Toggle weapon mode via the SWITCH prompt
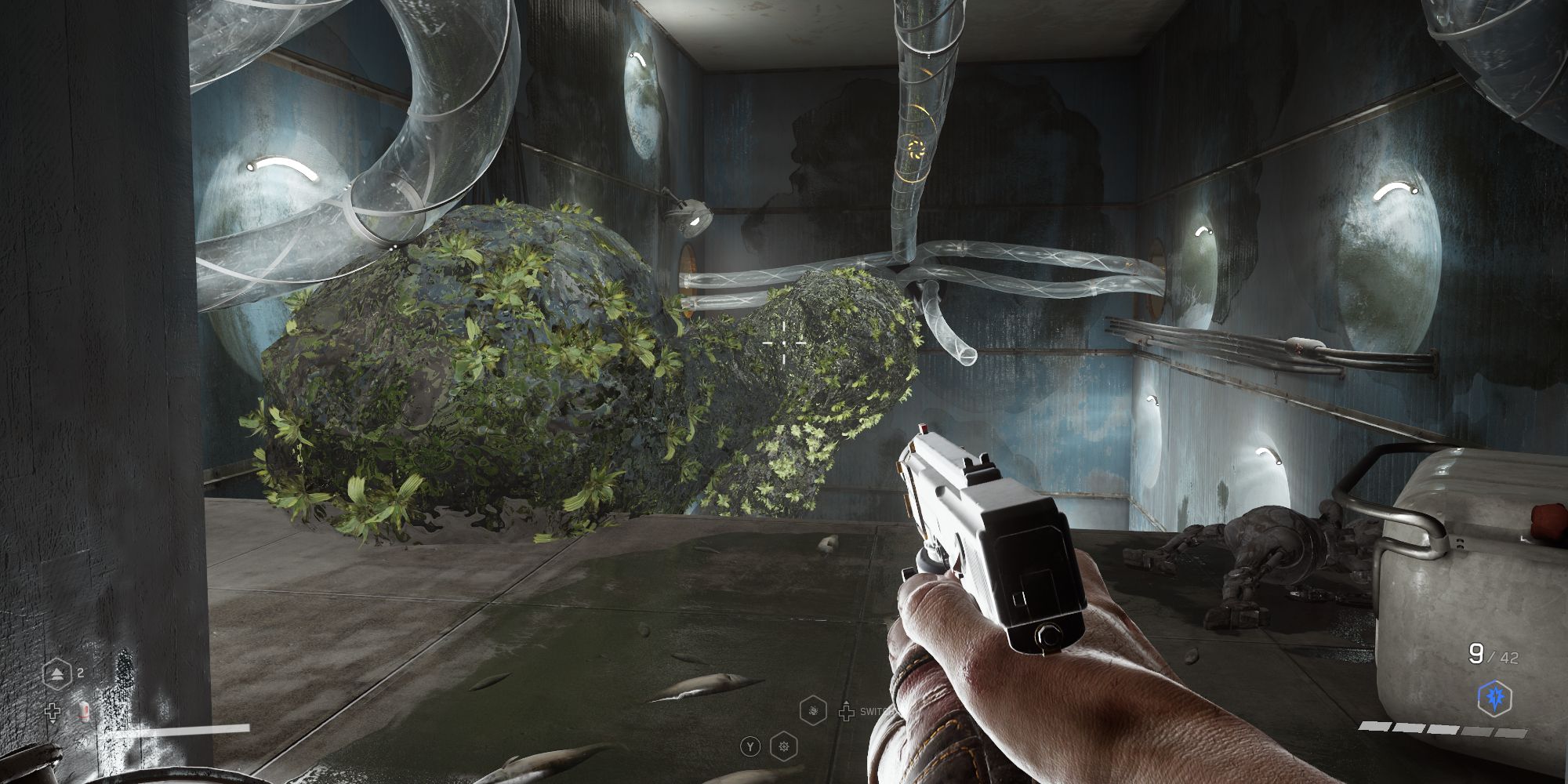The image size is (1568, 784). 877,712
